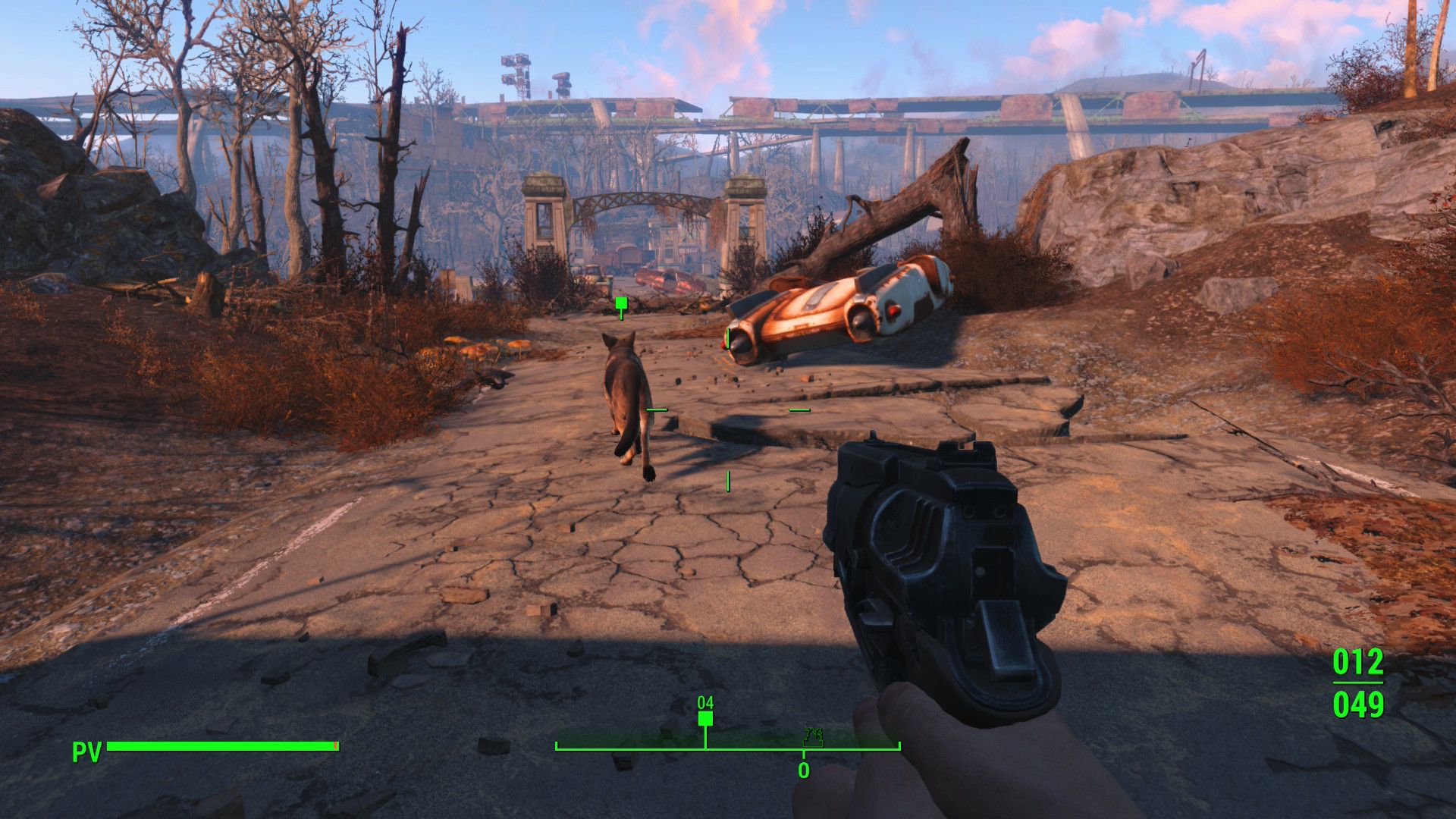The height and width of the screenshot is (819, 1456).
Task: Click the floating green objective marker
Action: (621, 304)
